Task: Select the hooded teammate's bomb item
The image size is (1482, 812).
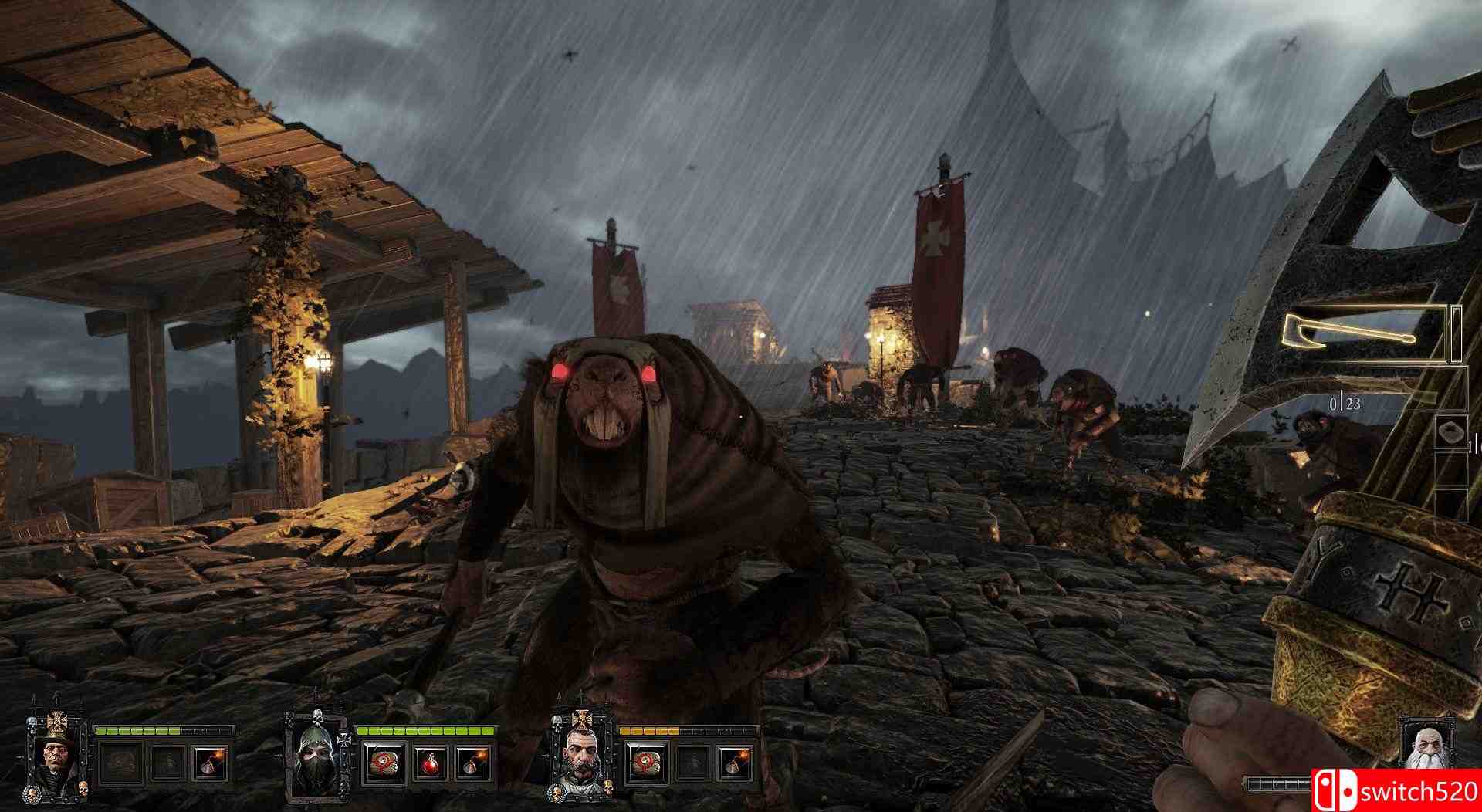Action: click(x=472, y=766)
